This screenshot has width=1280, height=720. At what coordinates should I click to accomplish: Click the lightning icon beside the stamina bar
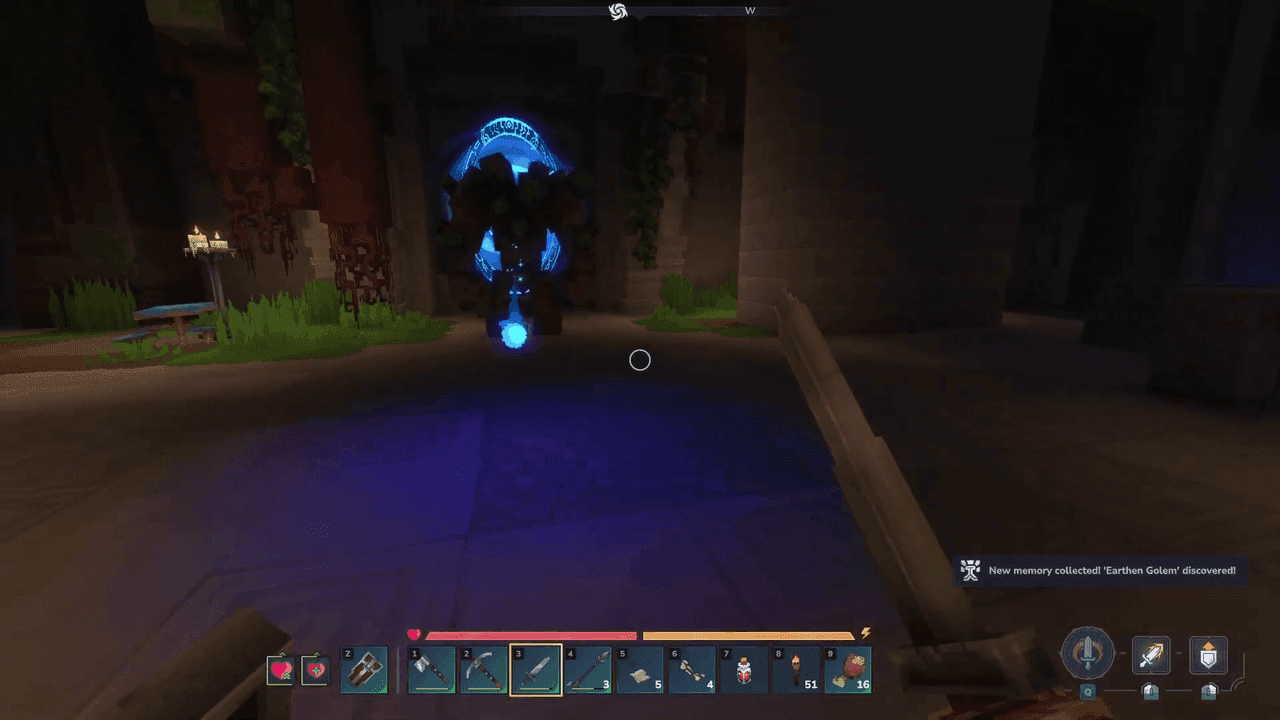click(x=866, y=633)
